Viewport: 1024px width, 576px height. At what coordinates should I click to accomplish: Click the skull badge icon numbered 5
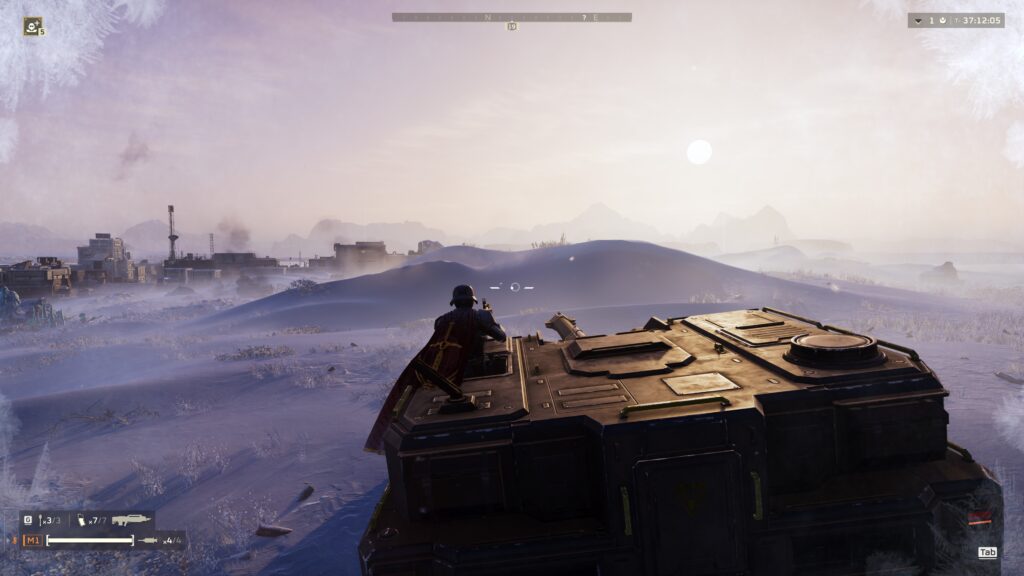click(x=33, y=26)
